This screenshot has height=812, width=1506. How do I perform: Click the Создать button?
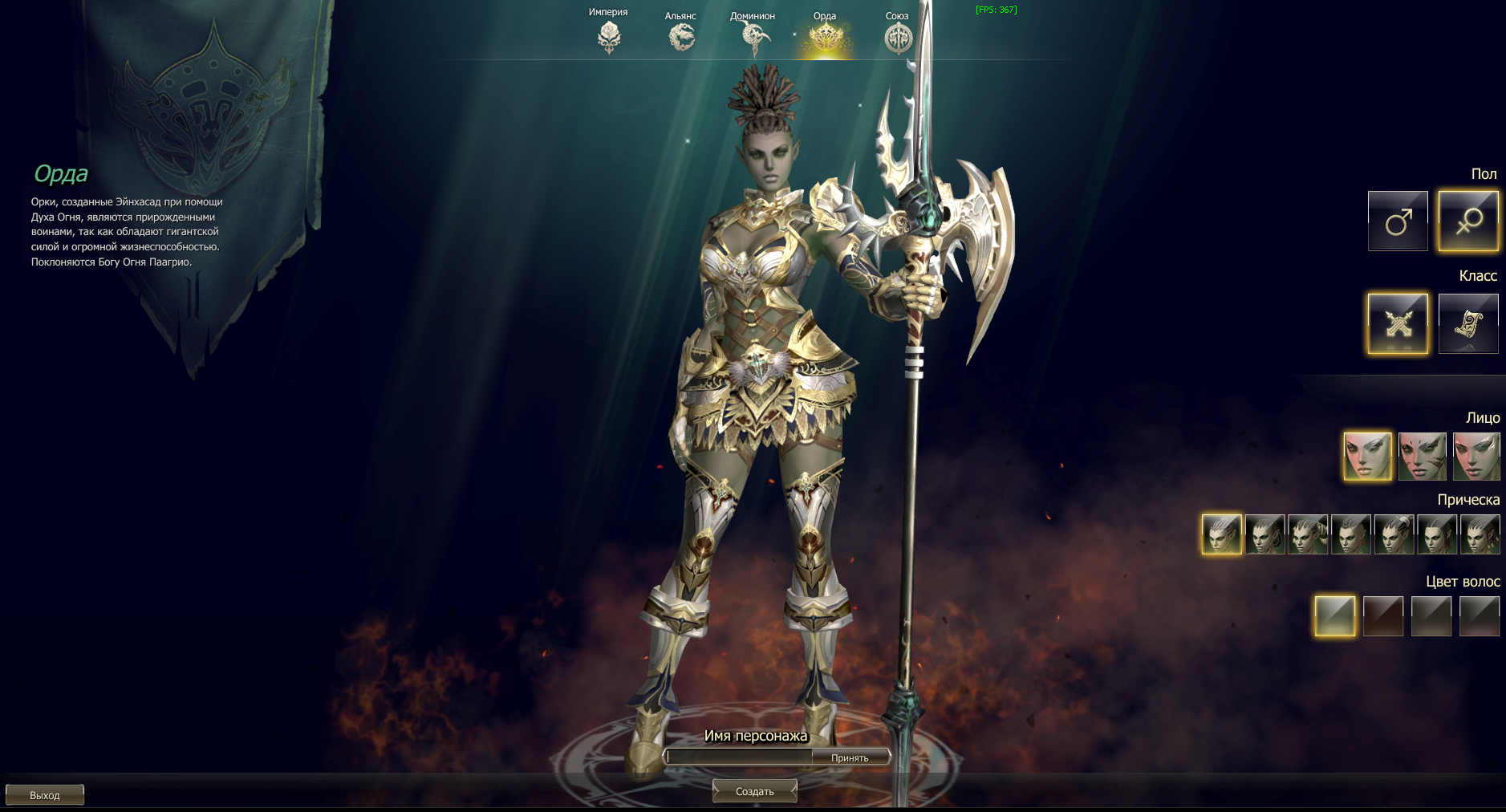point(755,791)
